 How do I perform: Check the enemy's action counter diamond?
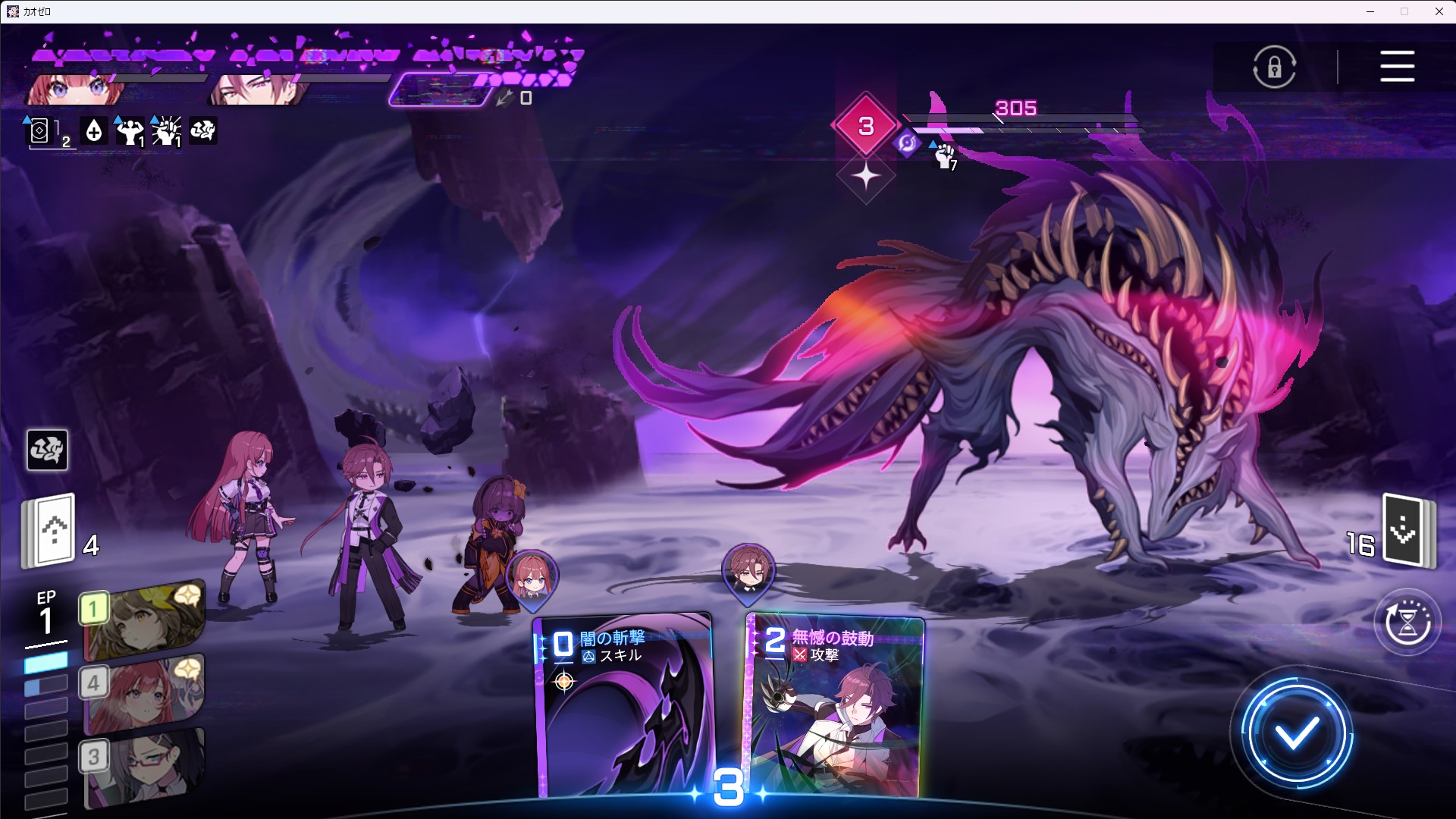pyautogui.click(x=866, y=126)
